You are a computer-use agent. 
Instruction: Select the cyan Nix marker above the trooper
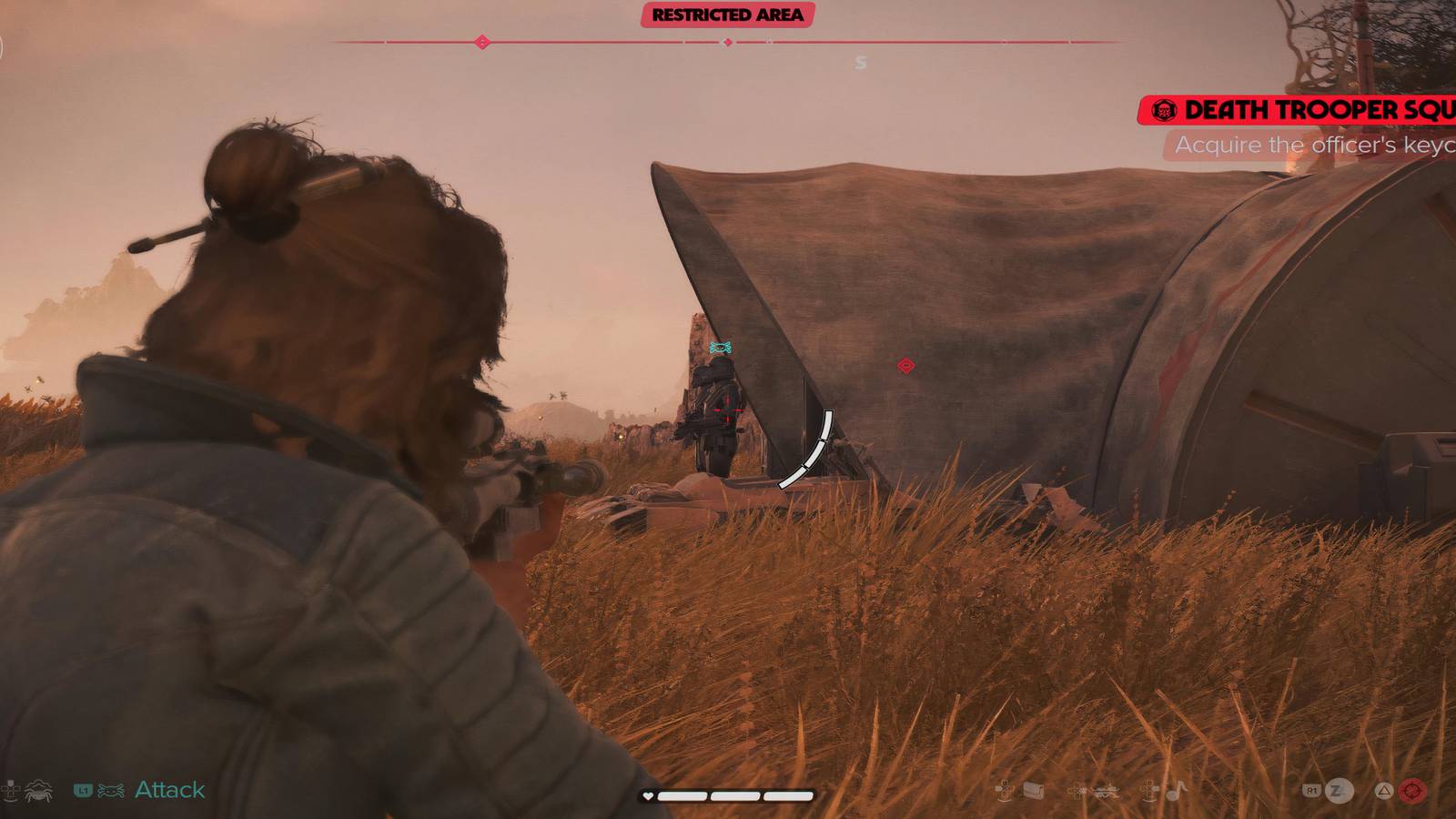(720, 347)
